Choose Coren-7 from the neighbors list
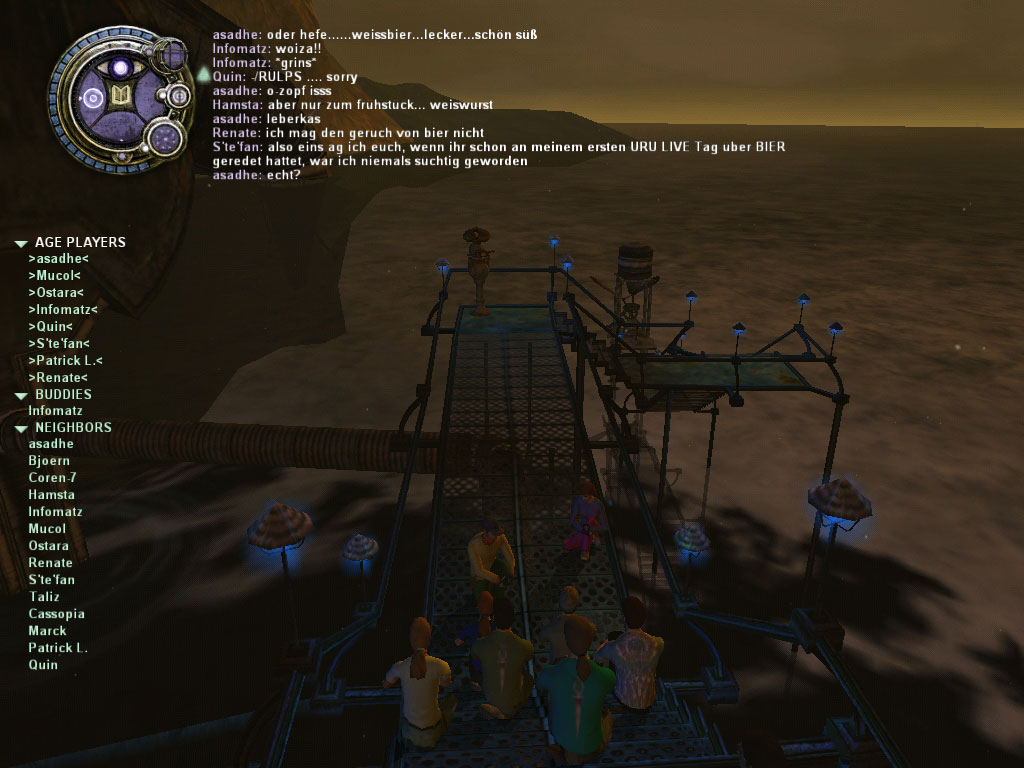Viewport: 1024px width, 768px height. click(x=52, y=478)
